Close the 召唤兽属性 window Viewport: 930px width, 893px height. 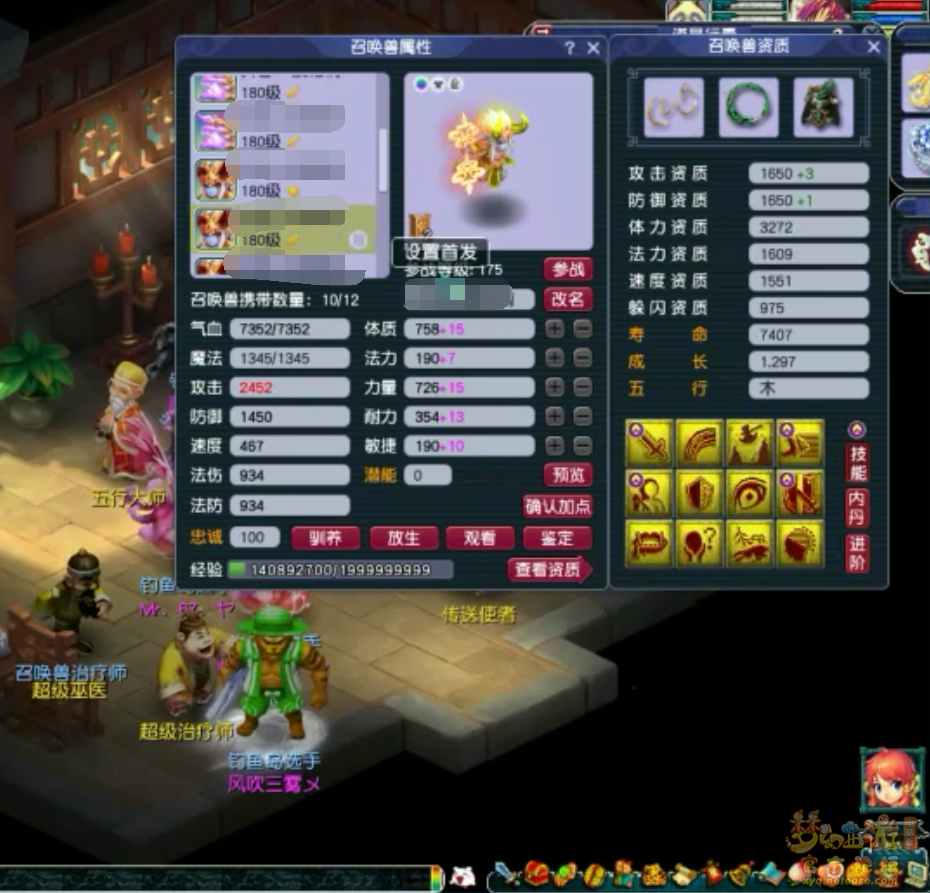[x=593, y=48]
